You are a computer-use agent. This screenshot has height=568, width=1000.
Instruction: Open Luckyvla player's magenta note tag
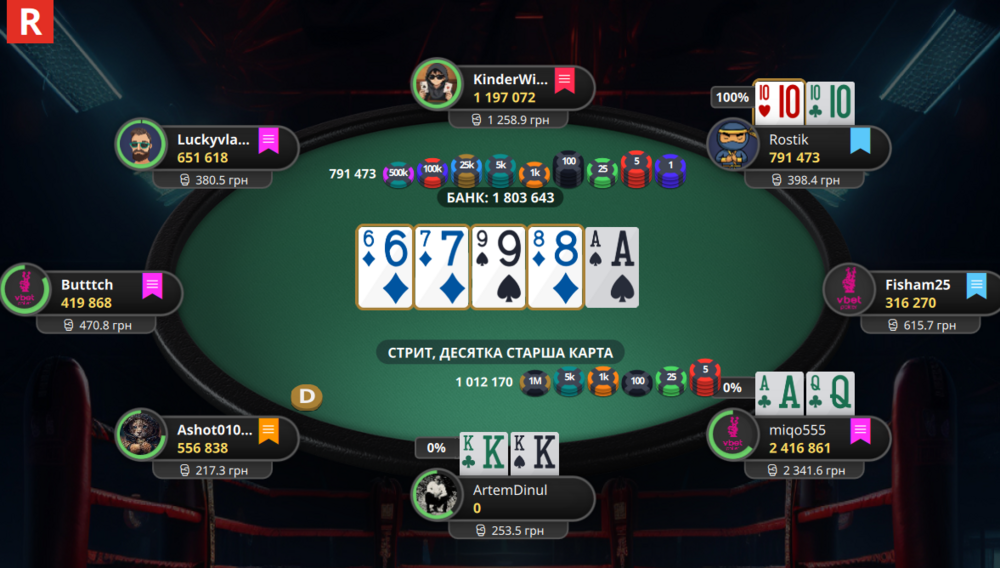pyautogui.click(x=268, y=141)
